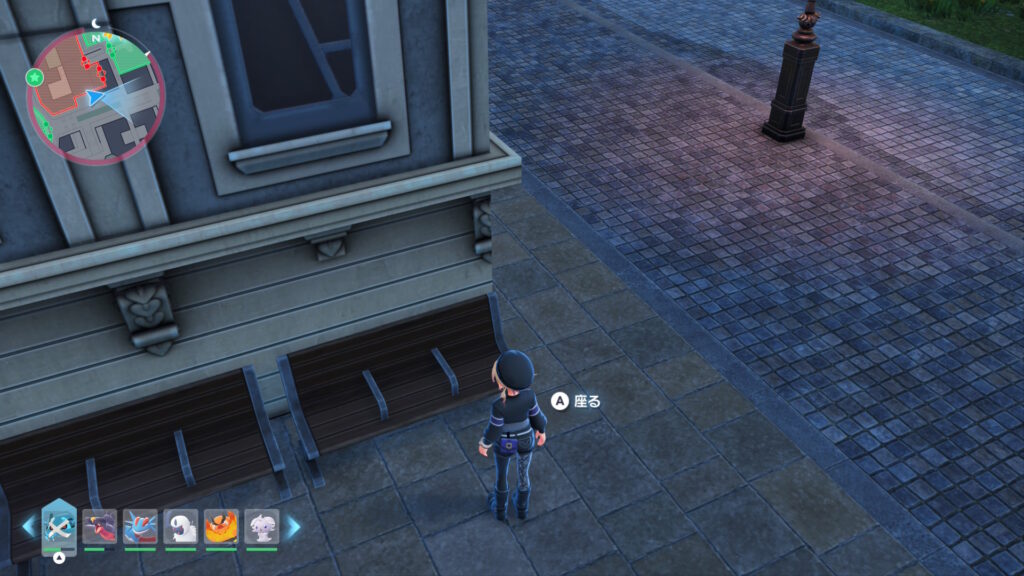Viewport: 1024px width, 576px height.
Task: Select the highlighted Metagross party slot
Action: [x=59, y=526]
